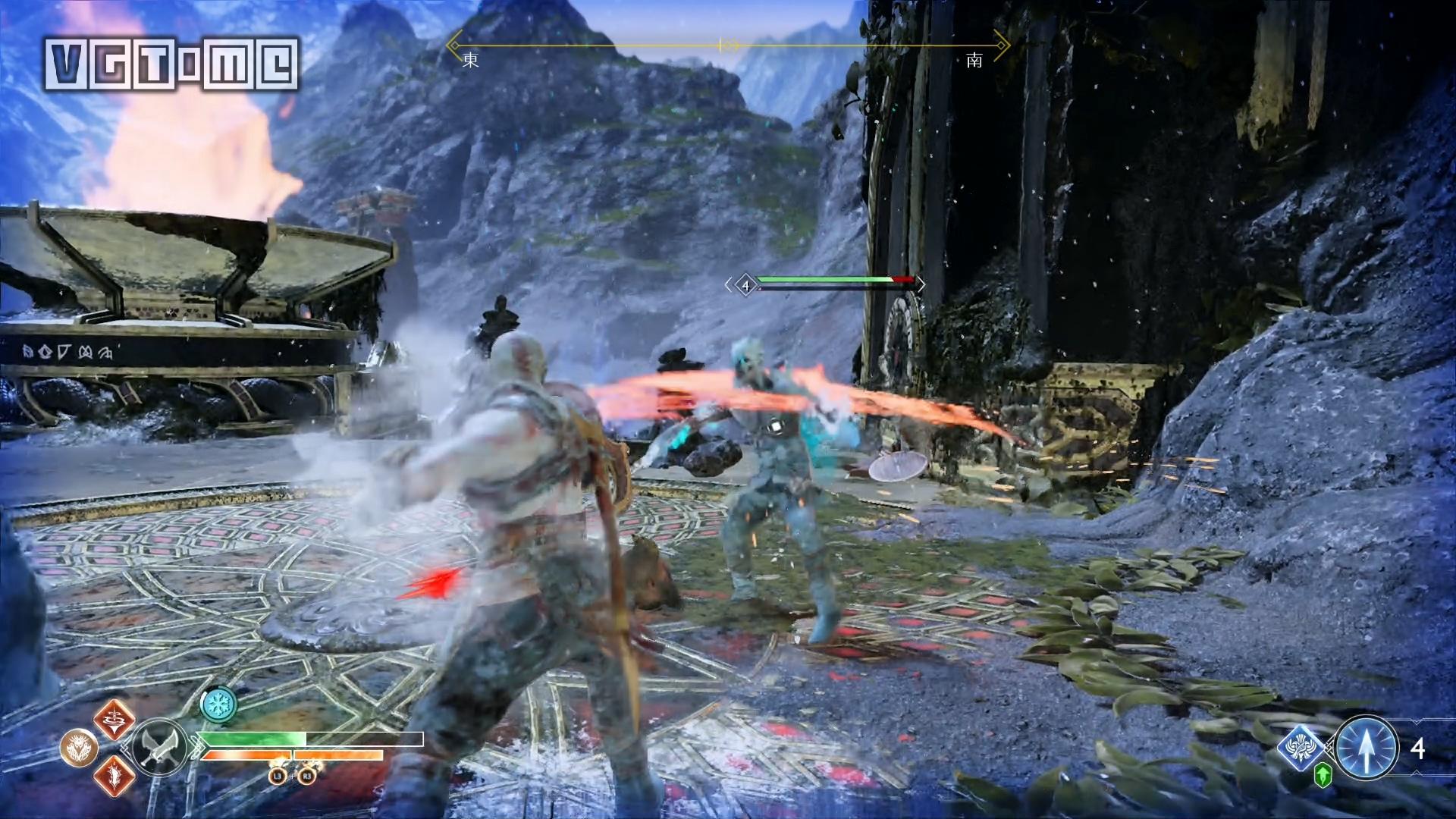Viewport: 1456px width, 819px height.
Task: Fire the companion arrow ability icon
Action: [x=1367, y=747]
